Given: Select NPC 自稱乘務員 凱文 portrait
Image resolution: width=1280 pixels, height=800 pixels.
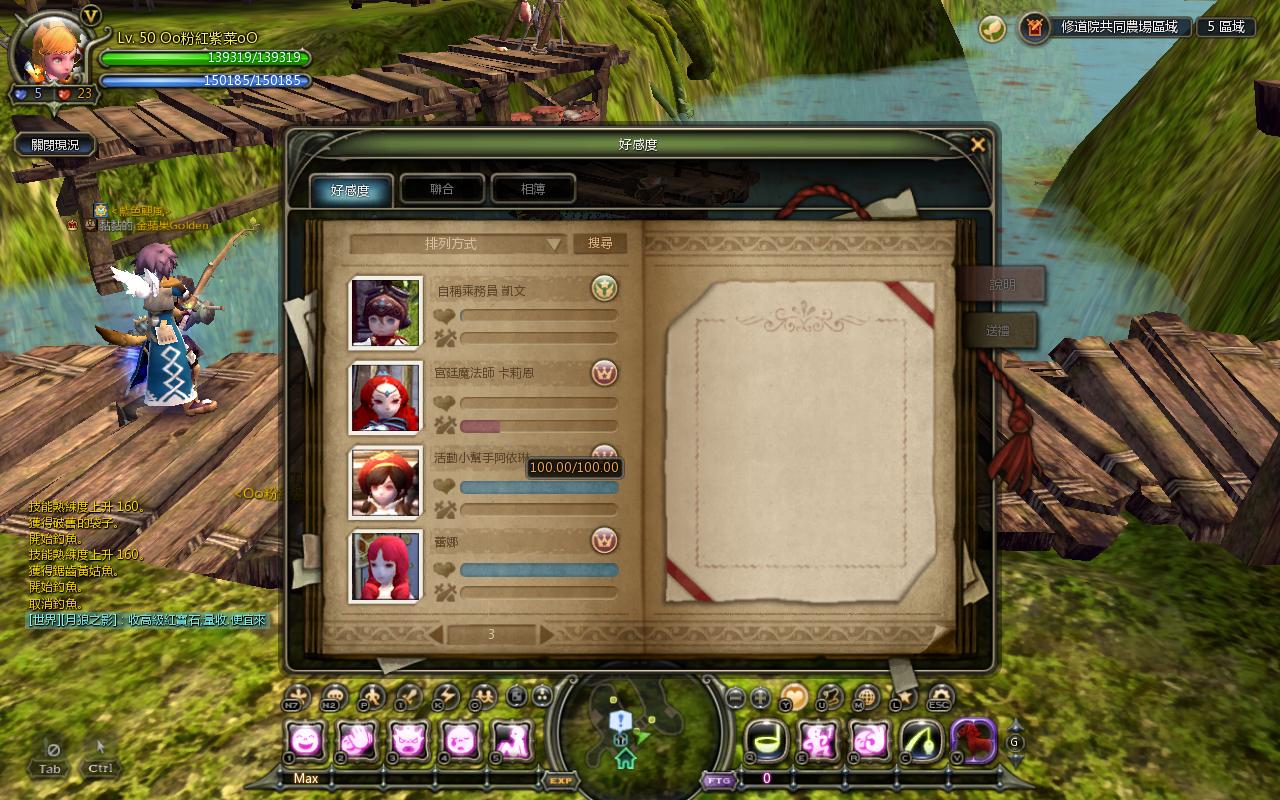Looking at the screenshot, I should tap(385, 314).
